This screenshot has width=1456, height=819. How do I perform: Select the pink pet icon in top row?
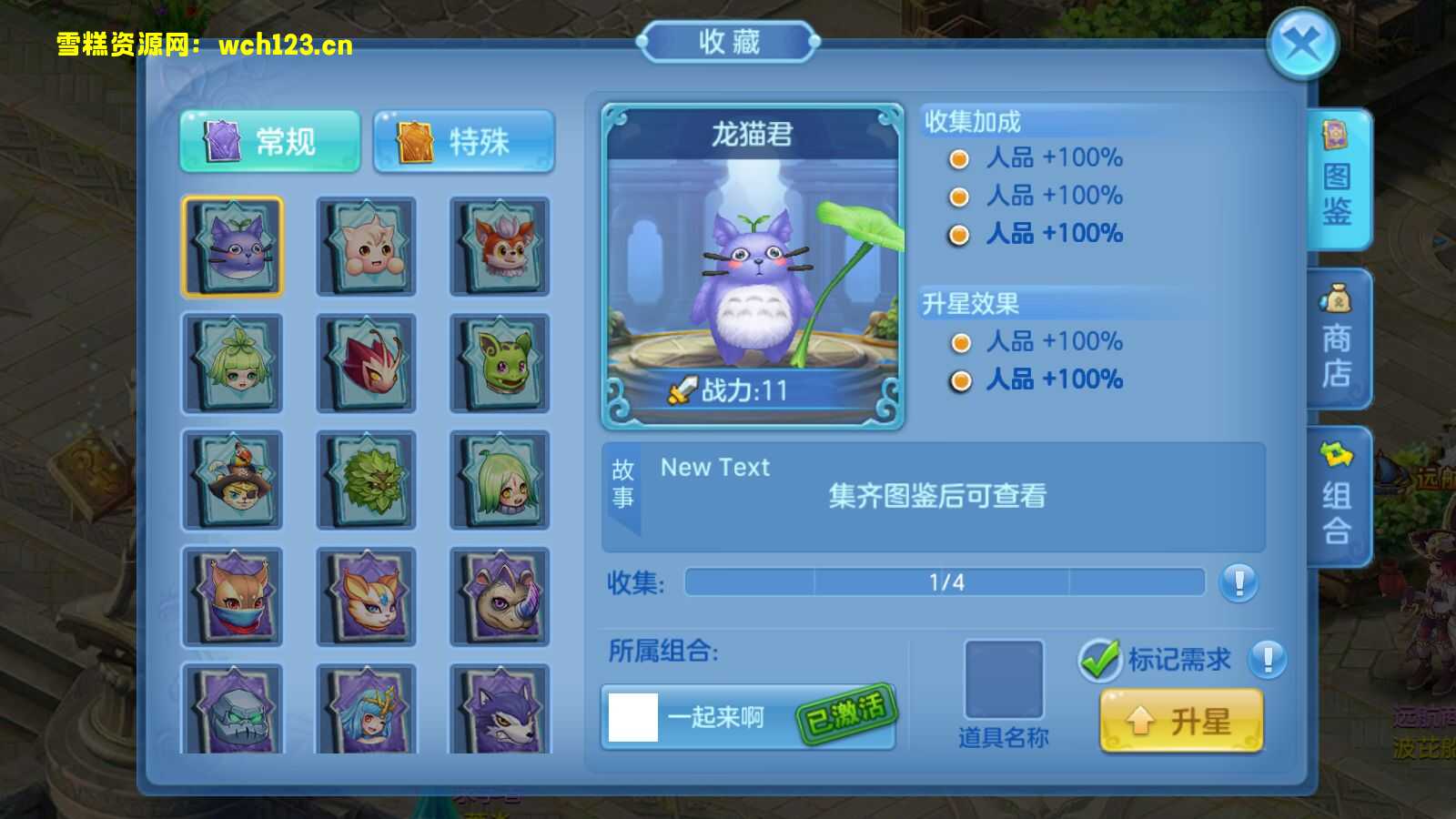click(366, 246)
